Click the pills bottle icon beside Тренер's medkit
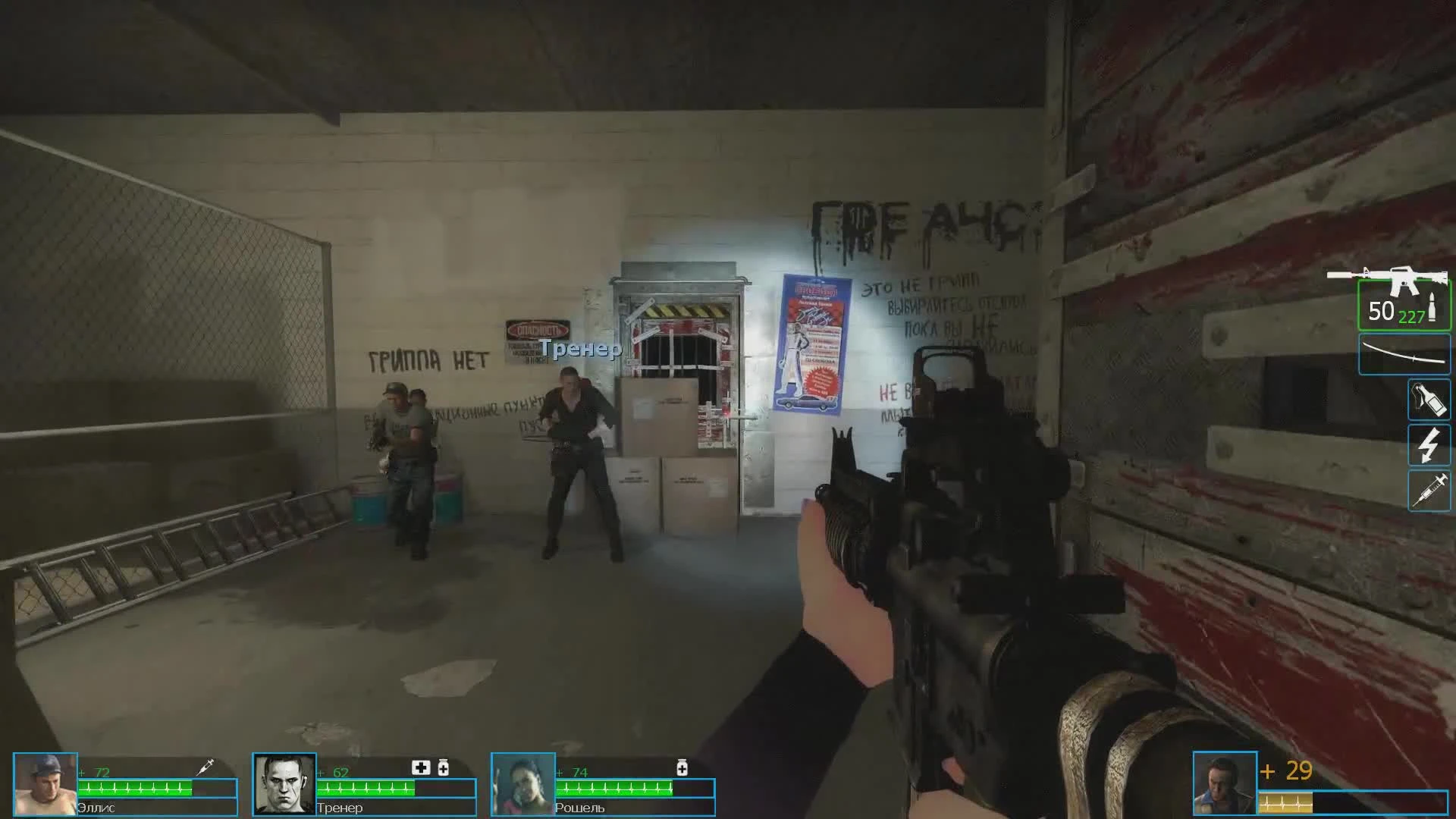Image resolution: width=1456 pixels, height=819 pixels. (x=443, y=767)
